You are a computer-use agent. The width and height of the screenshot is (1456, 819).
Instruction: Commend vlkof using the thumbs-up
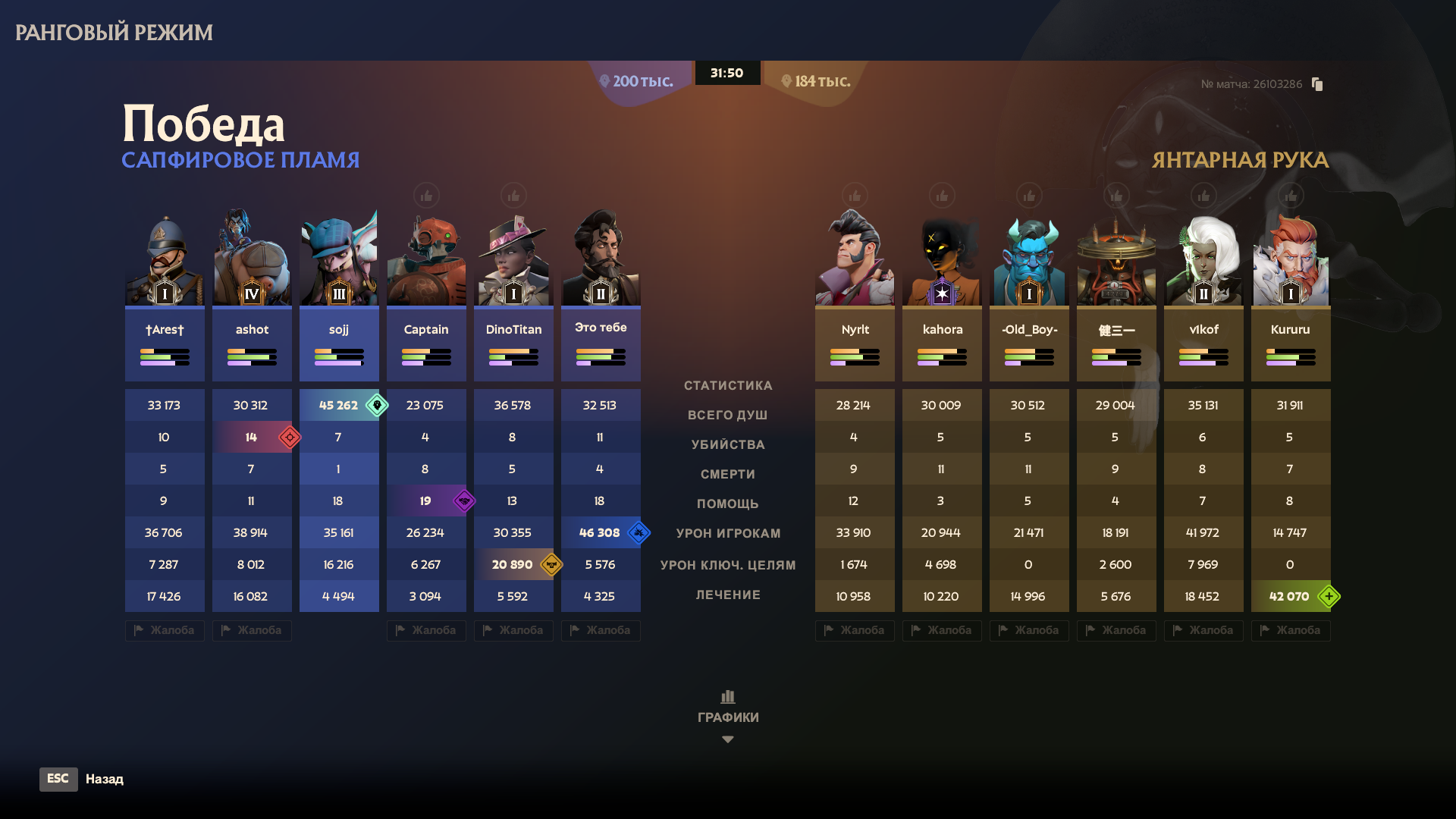pos(1203,196)
